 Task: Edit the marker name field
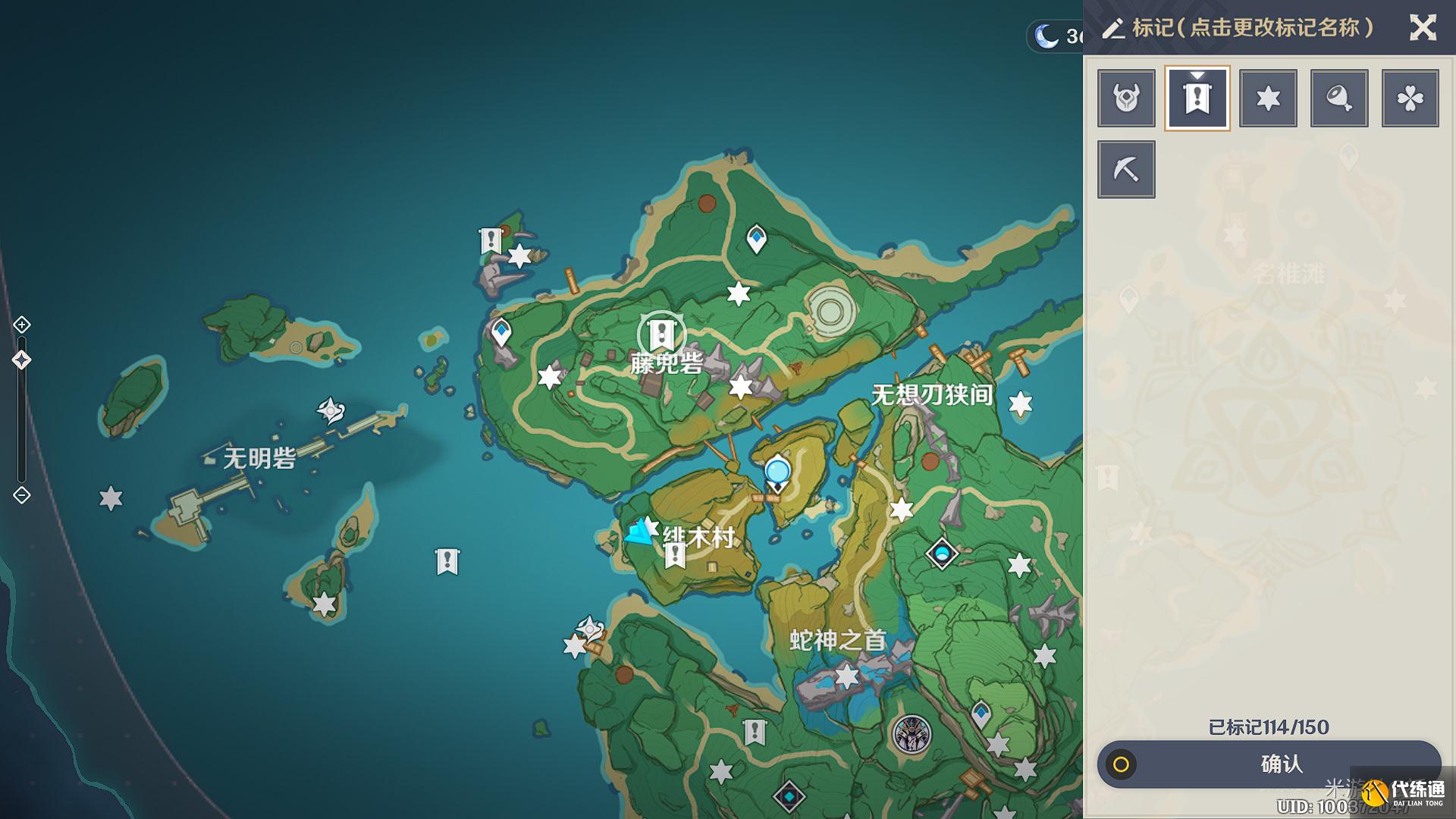click(1251, 28)
